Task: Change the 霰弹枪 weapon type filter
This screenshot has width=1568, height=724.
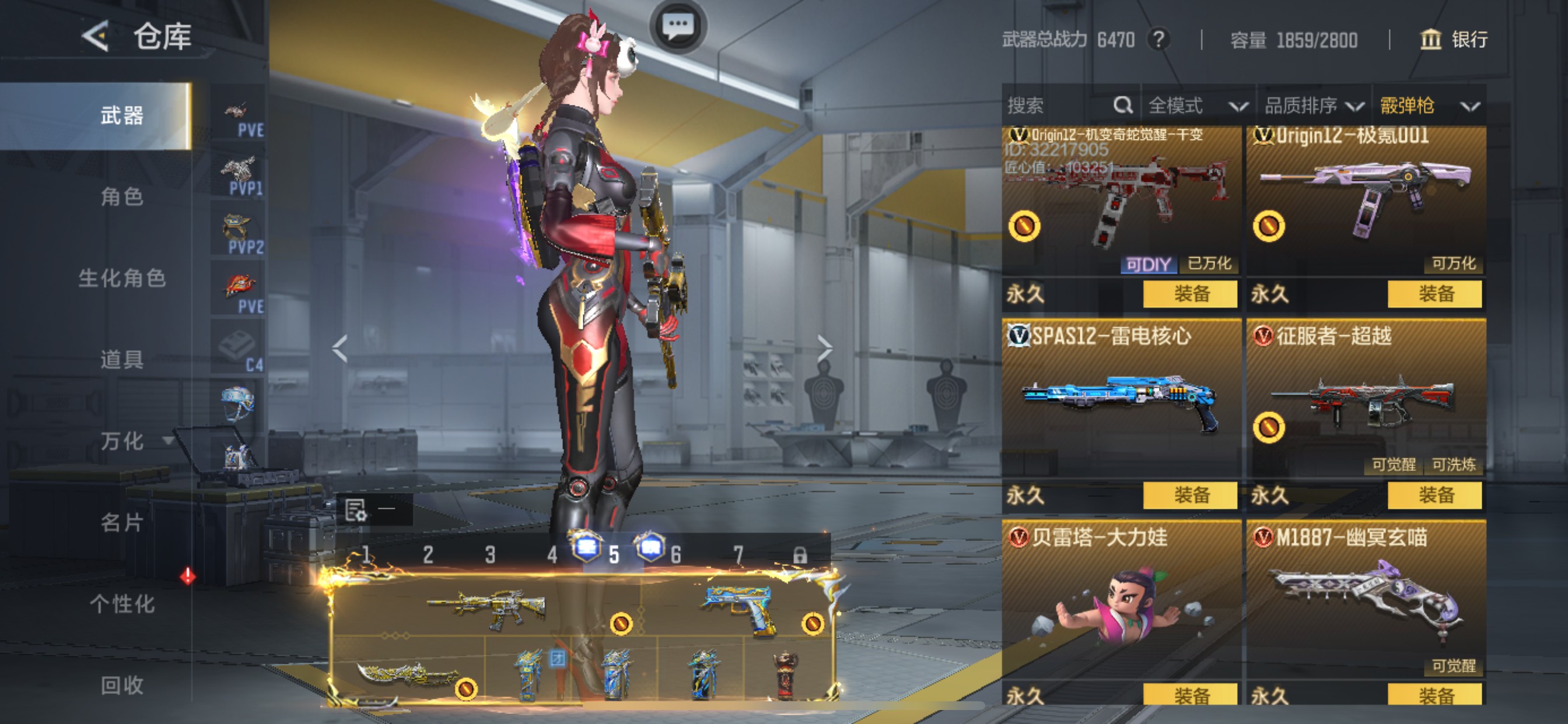Action: pyautogui.click(x=1429, y=106)
